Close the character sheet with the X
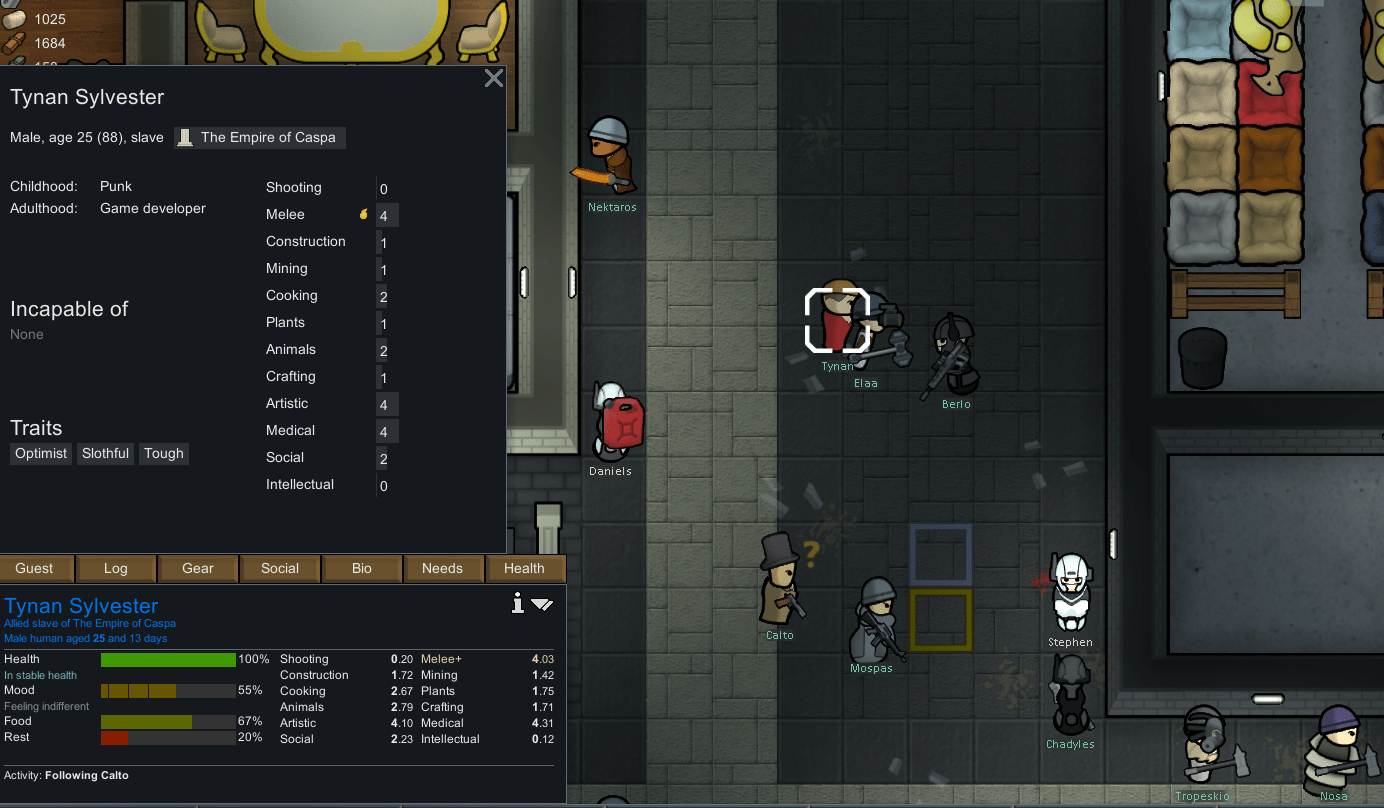1384x808 pixels. point(493,77)
